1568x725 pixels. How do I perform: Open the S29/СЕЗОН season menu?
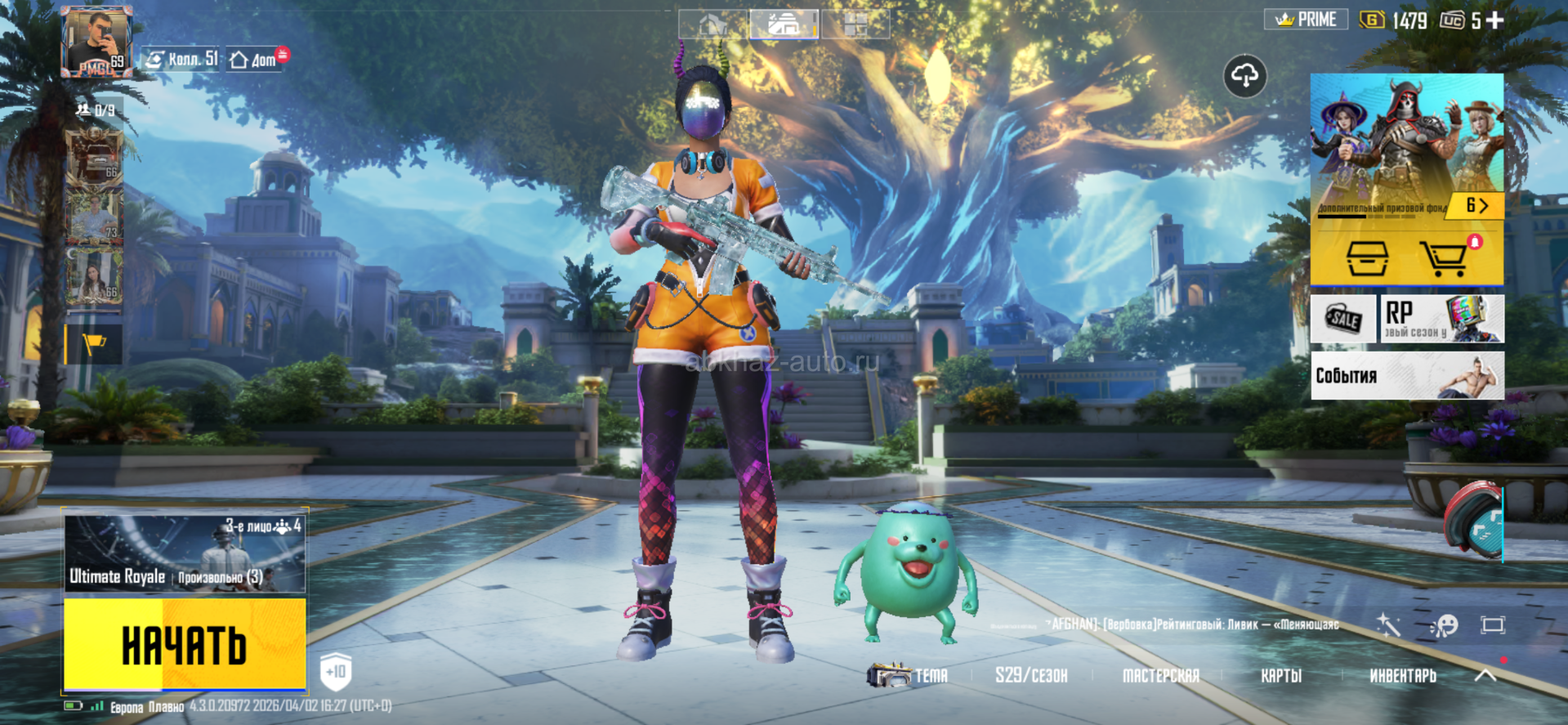[1031, 676]
